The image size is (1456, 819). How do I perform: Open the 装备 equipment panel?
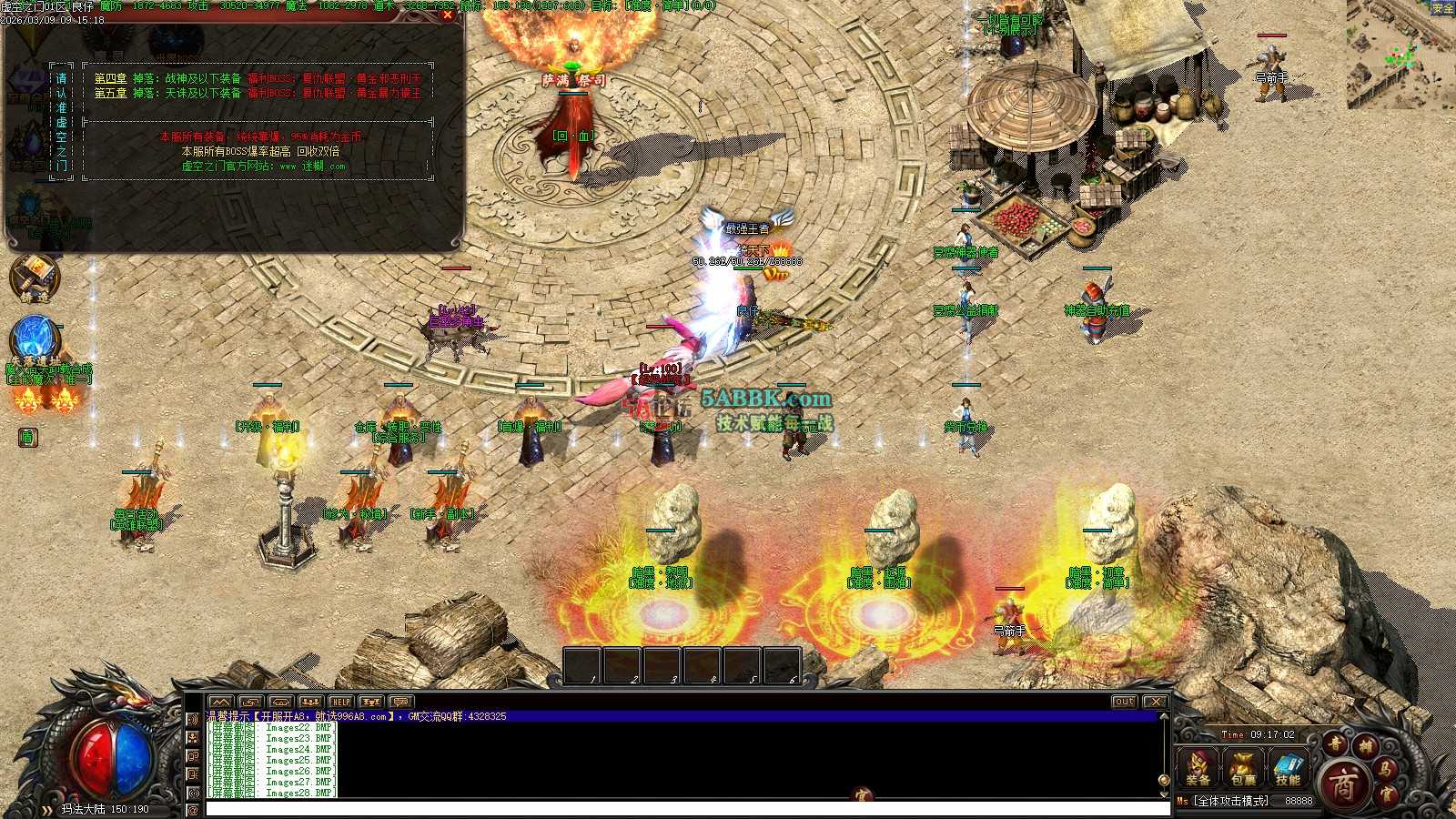[x=1198, y=767]
